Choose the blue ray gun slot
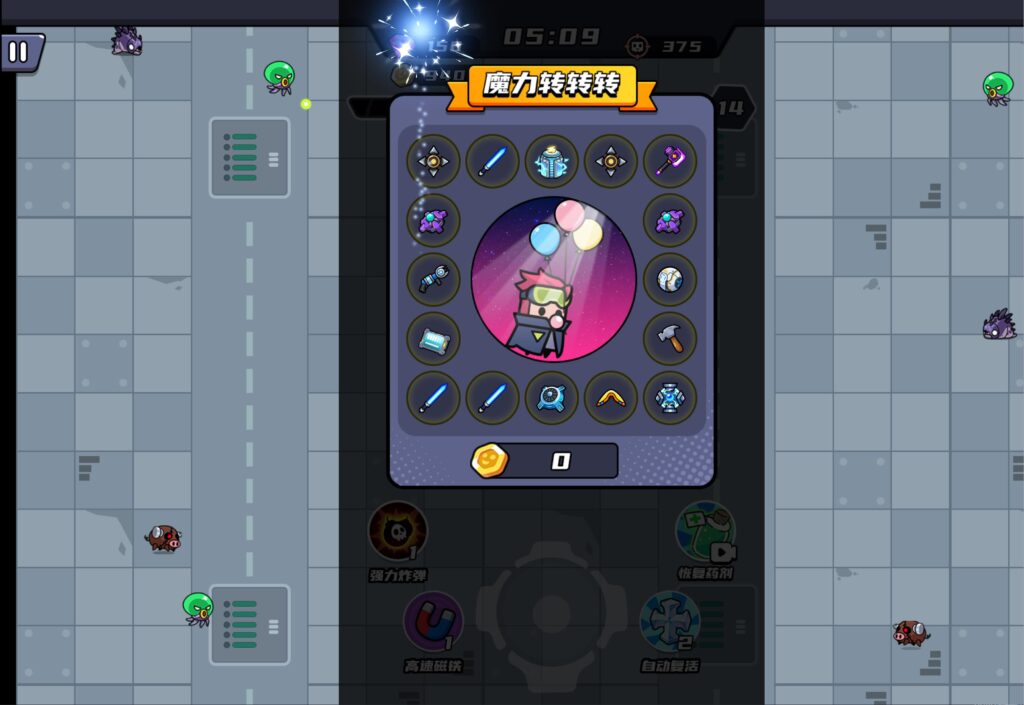1024x705 pixels. click(433, 280)
